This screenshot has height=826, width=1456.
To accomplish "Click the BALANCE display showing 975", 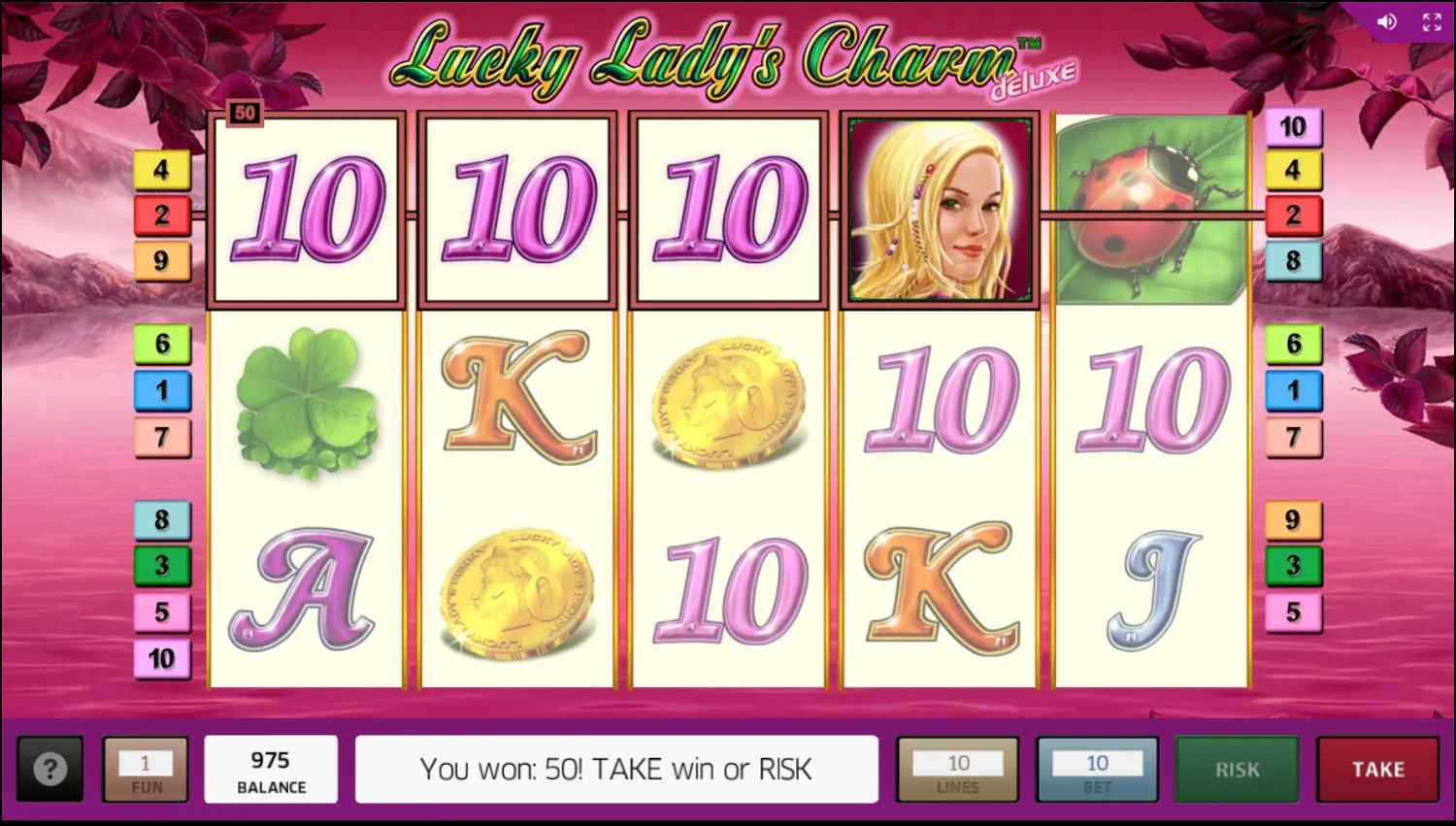I will pos(272,770).
